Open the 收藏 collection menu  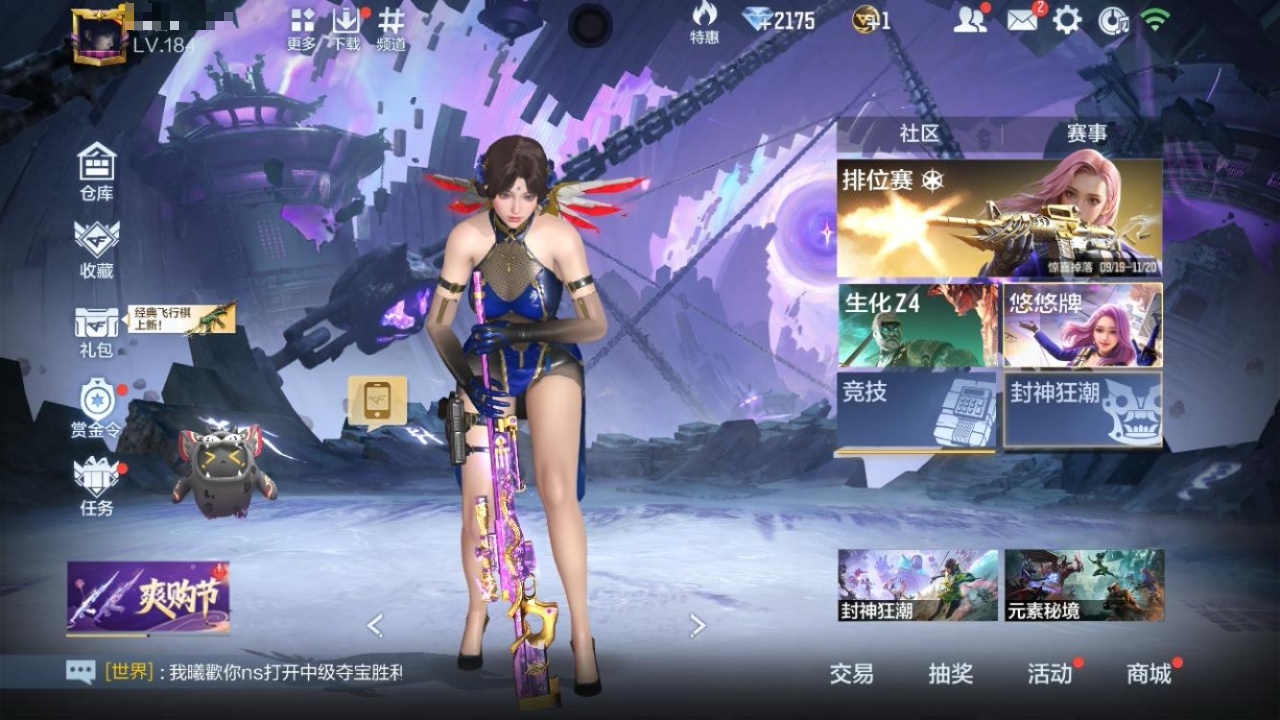click(x=97, y=248)
